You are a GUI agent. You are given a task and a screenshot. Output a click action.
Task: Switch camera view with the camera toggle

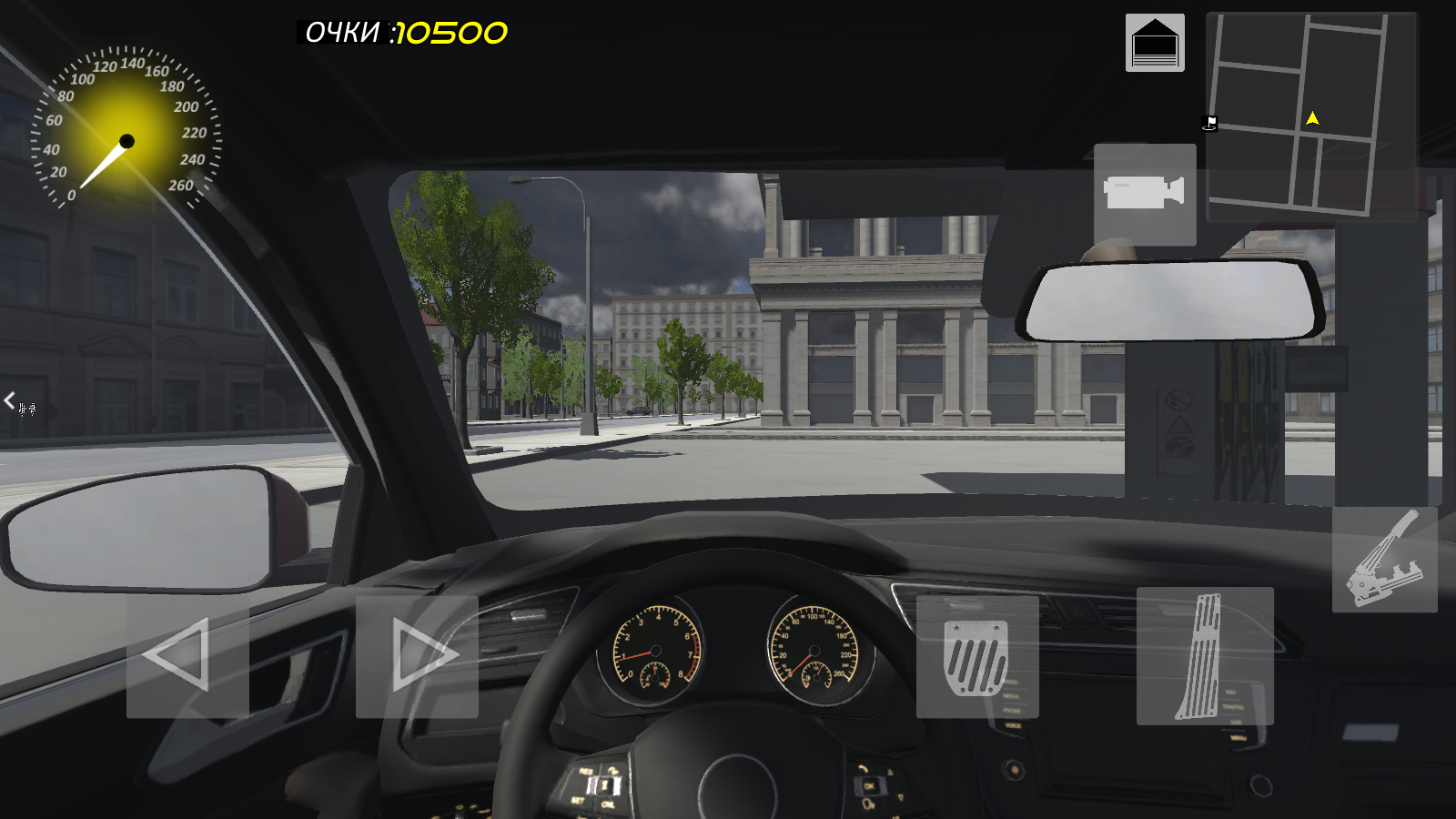point(1144,194)
